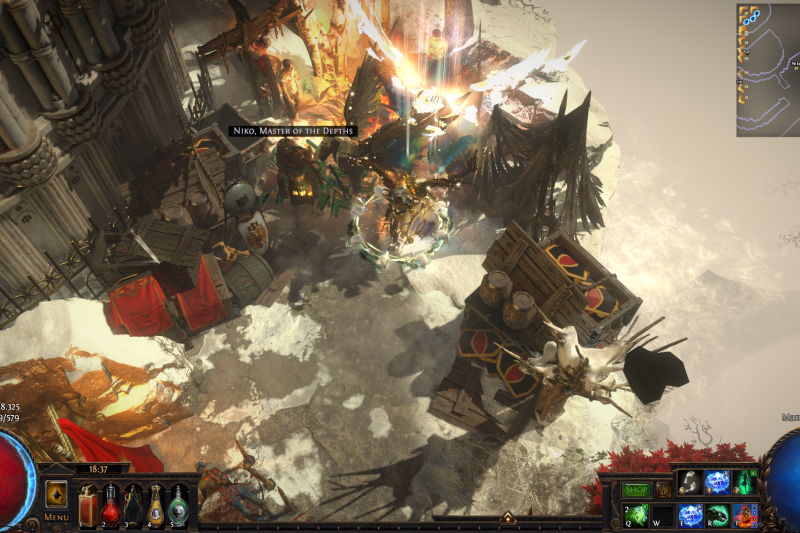
Task: Use the tall red flask in slot 1
Action: pyautogui.click(x=88, y=502)
